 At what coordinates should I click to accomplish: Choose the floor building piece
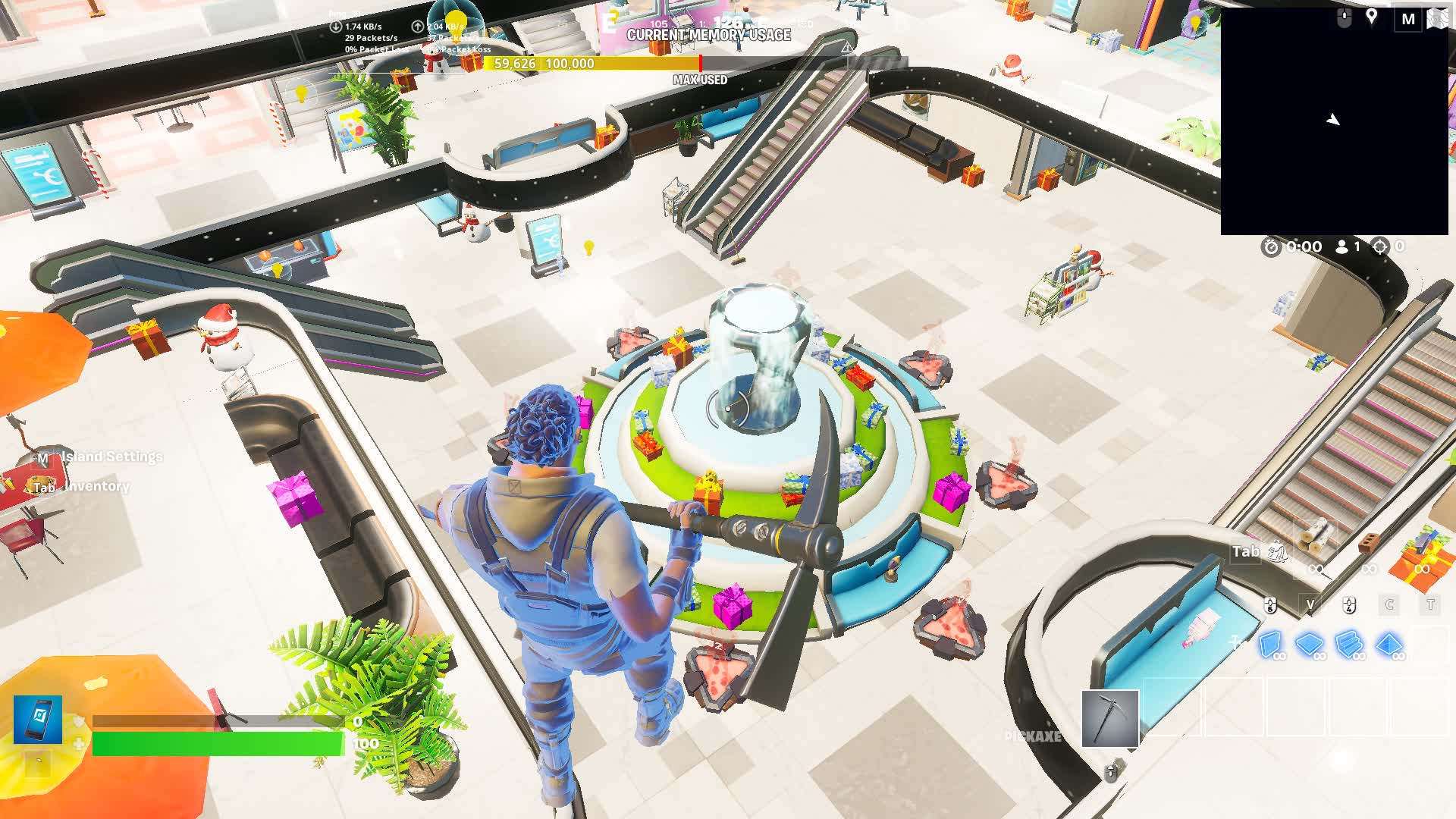click(1310, 644)
